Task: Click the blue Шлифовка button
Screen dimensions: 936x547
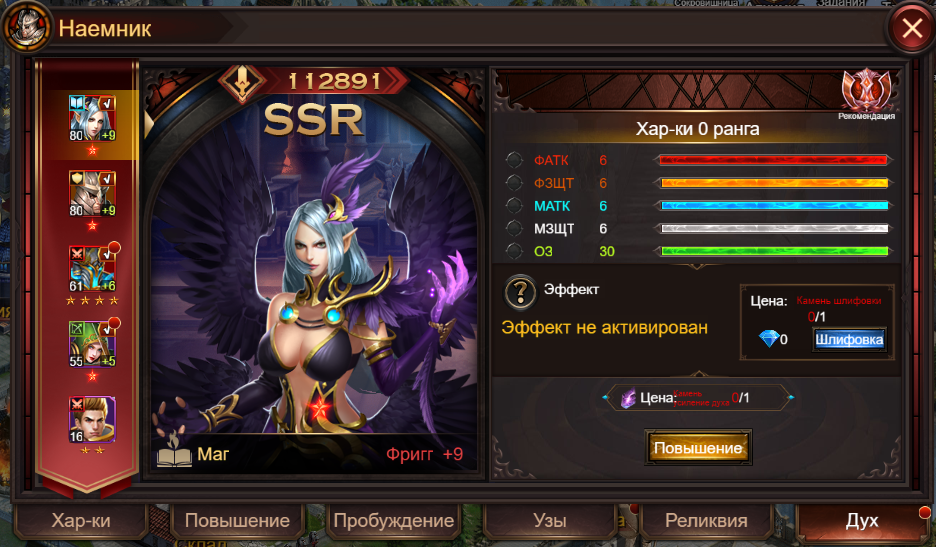Action: tap(849, 340)
